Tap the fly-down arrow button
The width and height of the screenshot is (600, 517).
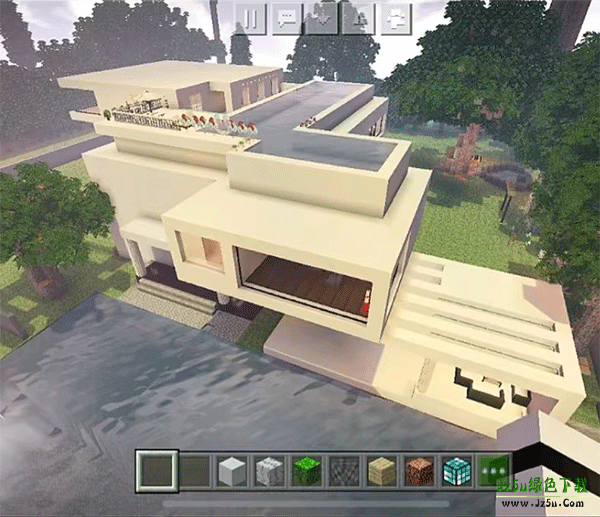[x=324, y=18]
